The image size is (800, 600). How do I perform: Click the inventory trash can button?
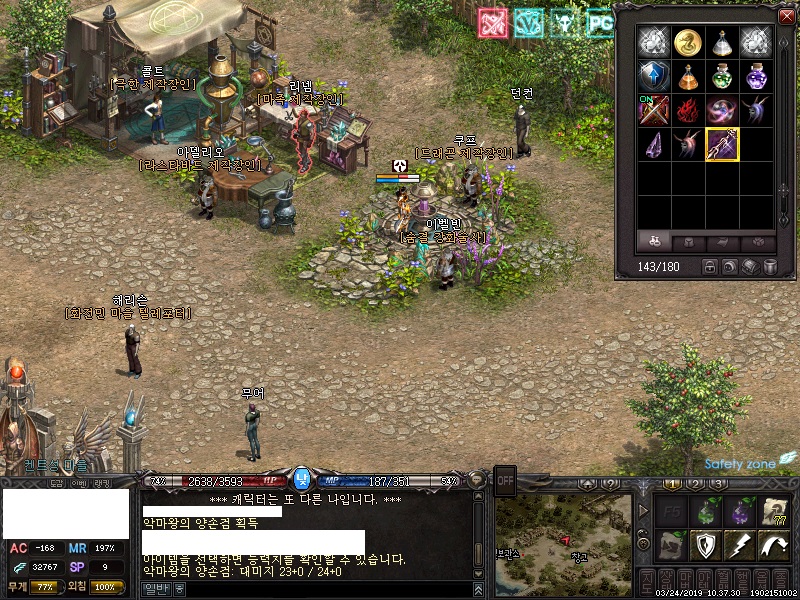coord(770,267)
